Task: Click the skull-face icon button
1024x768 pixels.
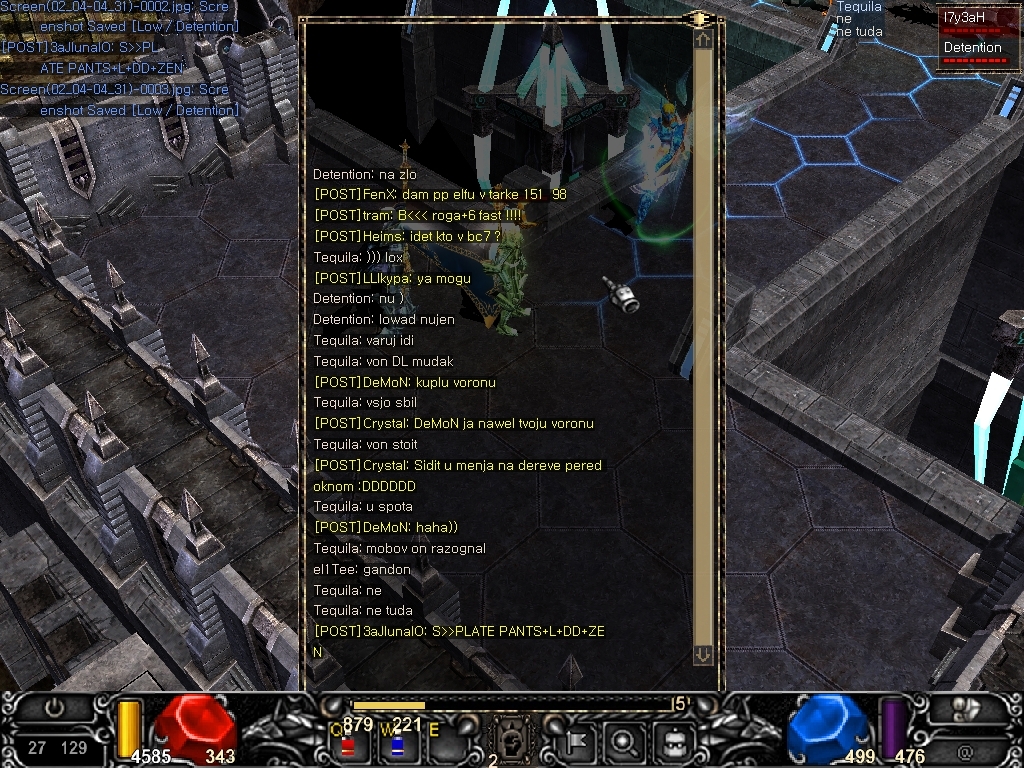Action: pyautogui.click(x=673, y=742)
